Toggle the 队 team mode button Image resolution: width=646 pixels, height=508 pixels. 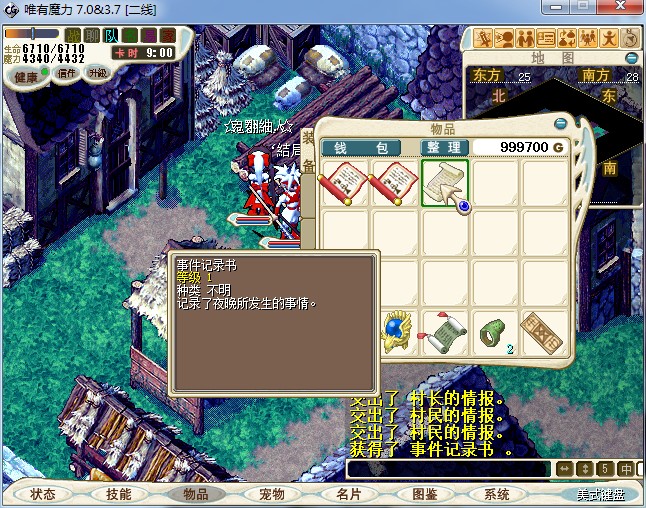pyautogui.click(x=111, y=36)
